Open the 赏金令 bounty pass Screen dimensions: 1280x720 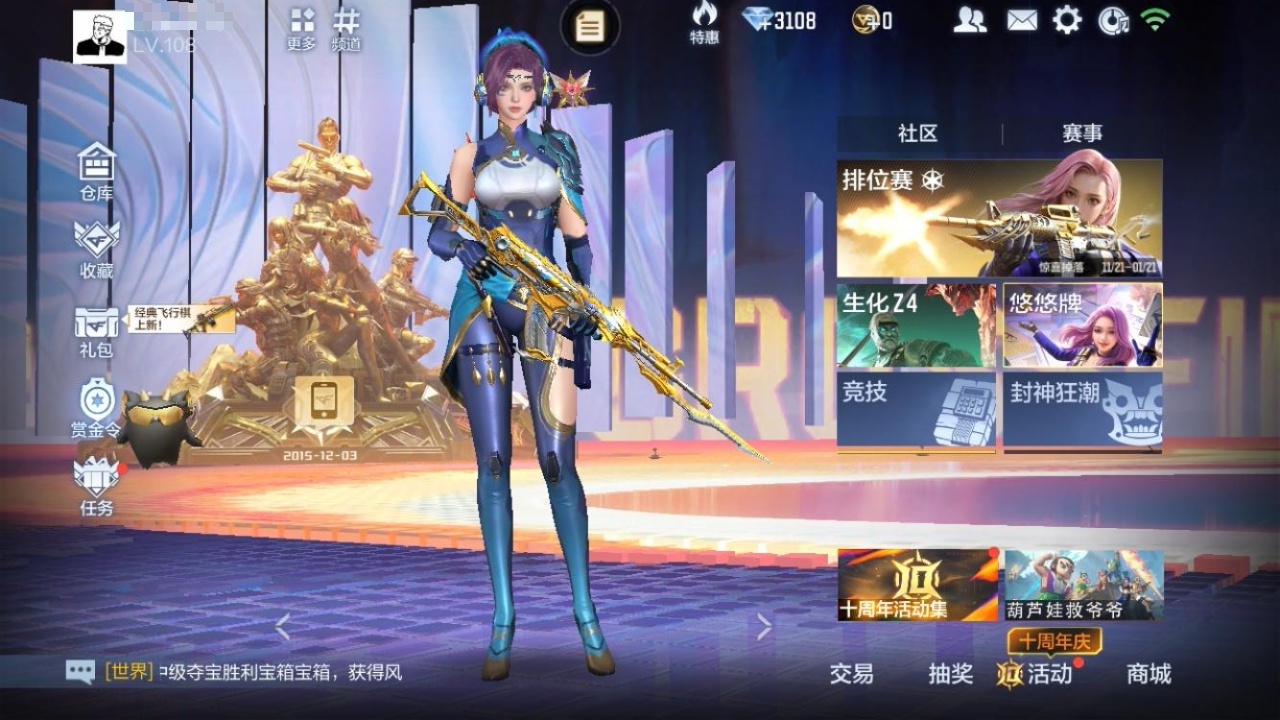[97, 408]
